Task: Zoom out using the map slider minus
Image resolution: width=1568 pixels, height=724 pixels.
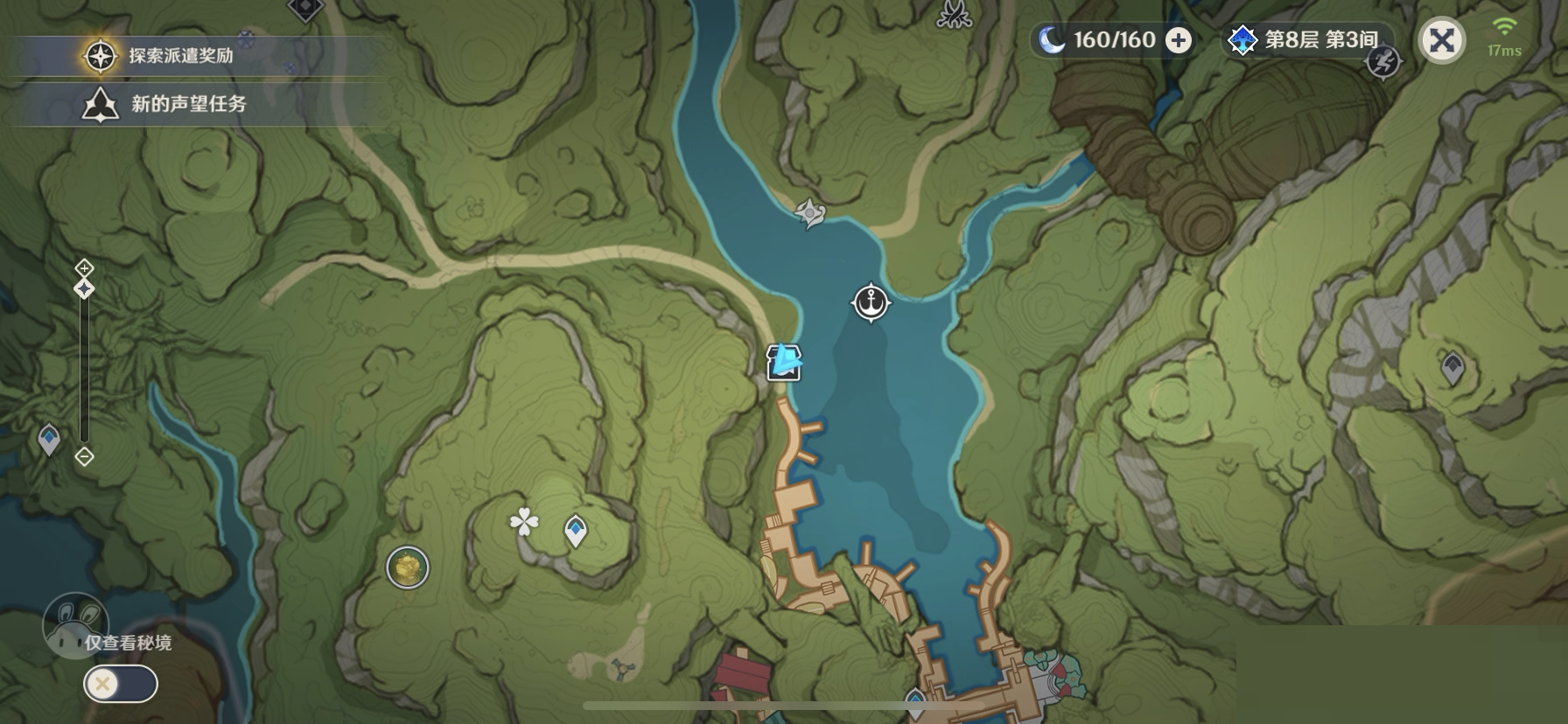Action: click(84, 456)
